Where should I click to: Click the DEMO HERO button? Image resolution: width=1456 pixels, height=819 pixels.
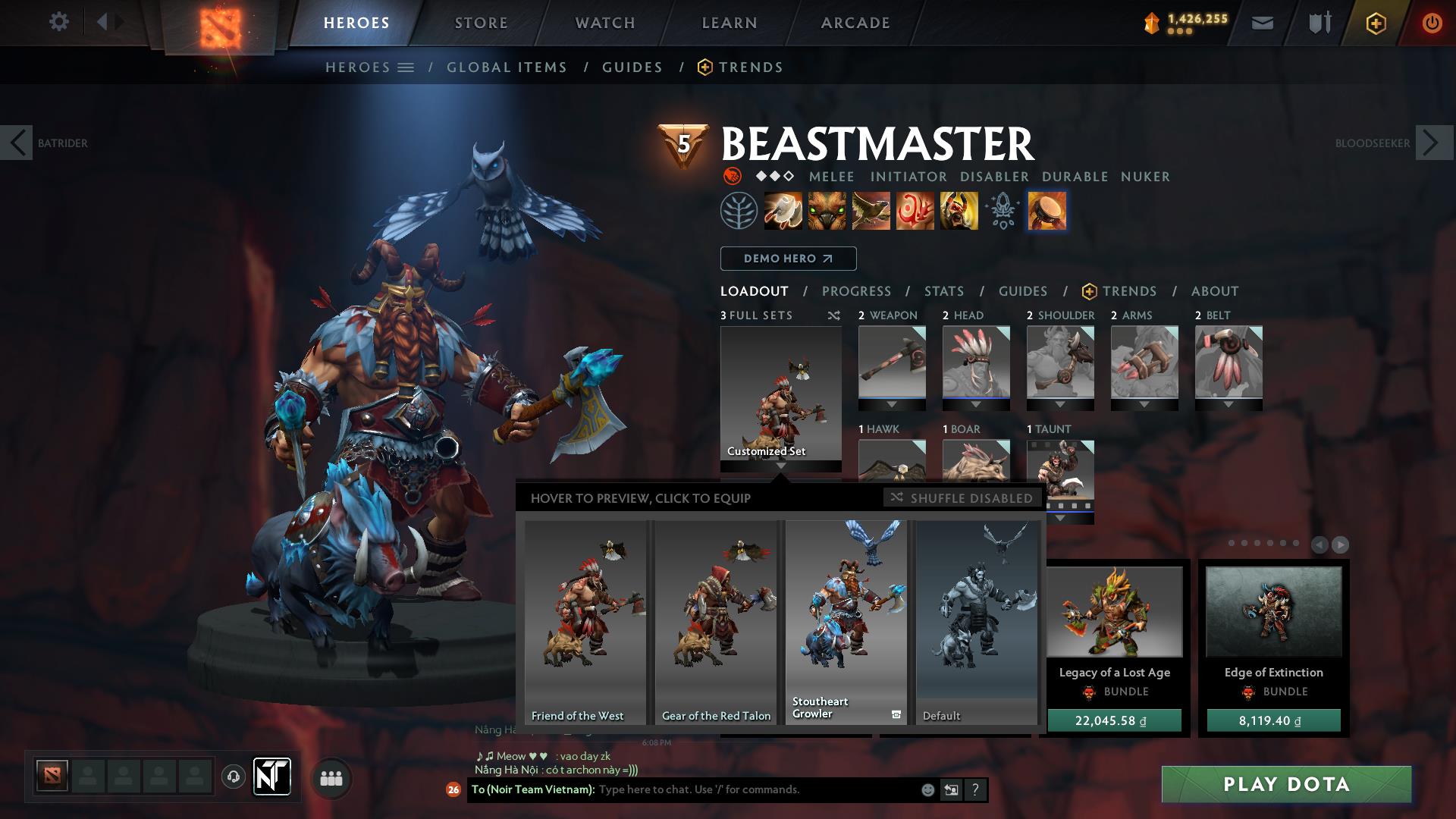[x=787, y=258]
